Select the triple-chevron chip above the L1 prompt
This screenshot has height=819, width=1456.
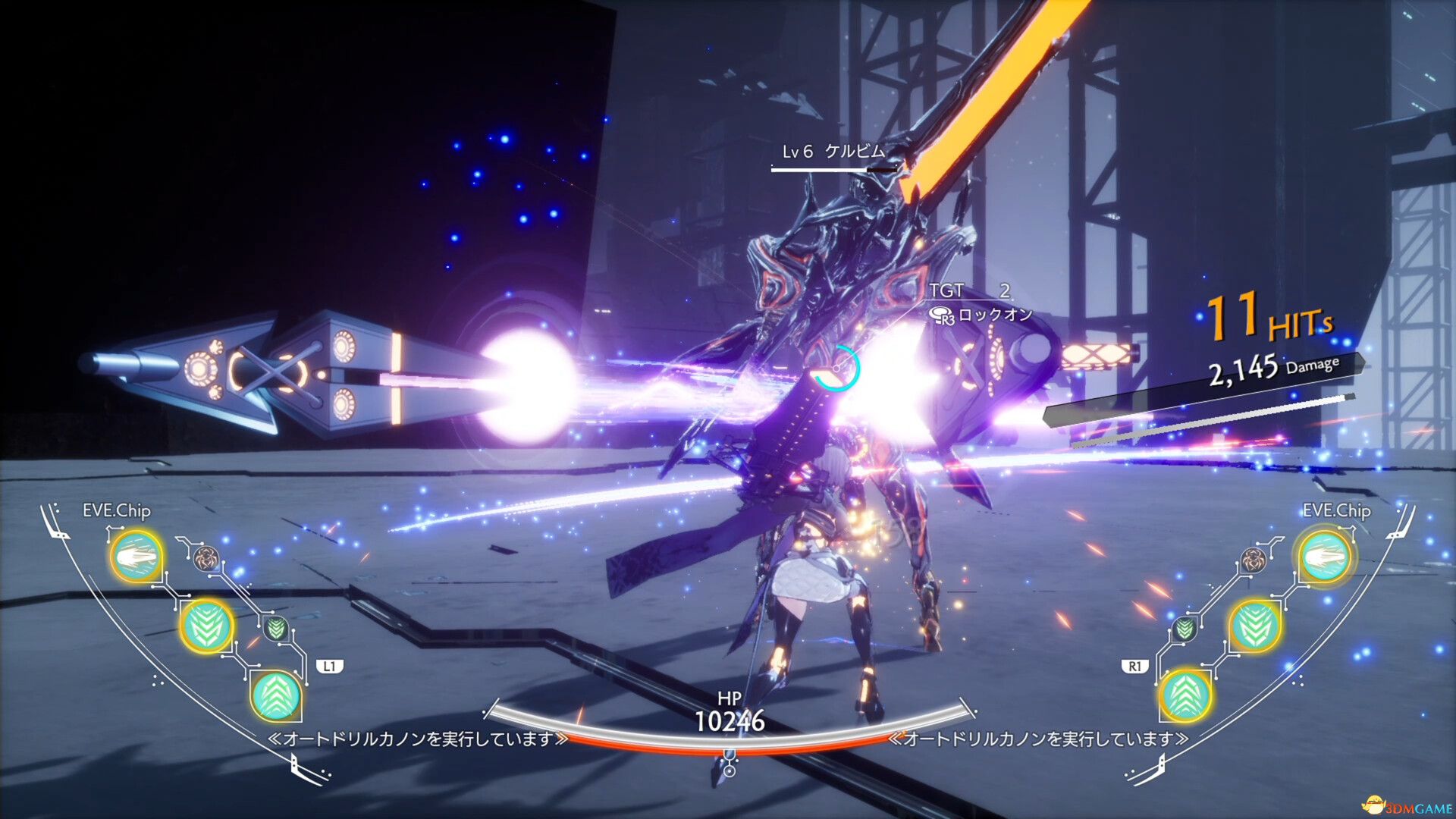tap(278, 696)
